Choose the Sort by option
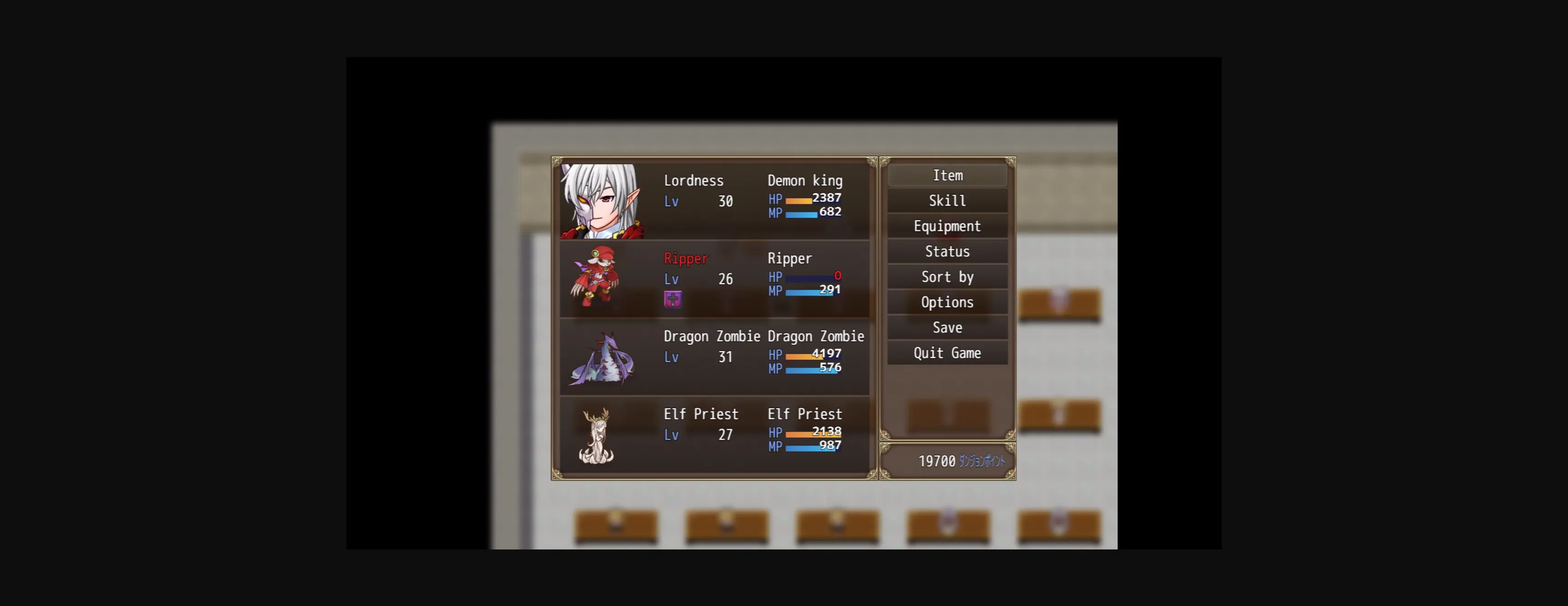The width and height of the screenshot is (1568, 606). [x=947, y=276]
